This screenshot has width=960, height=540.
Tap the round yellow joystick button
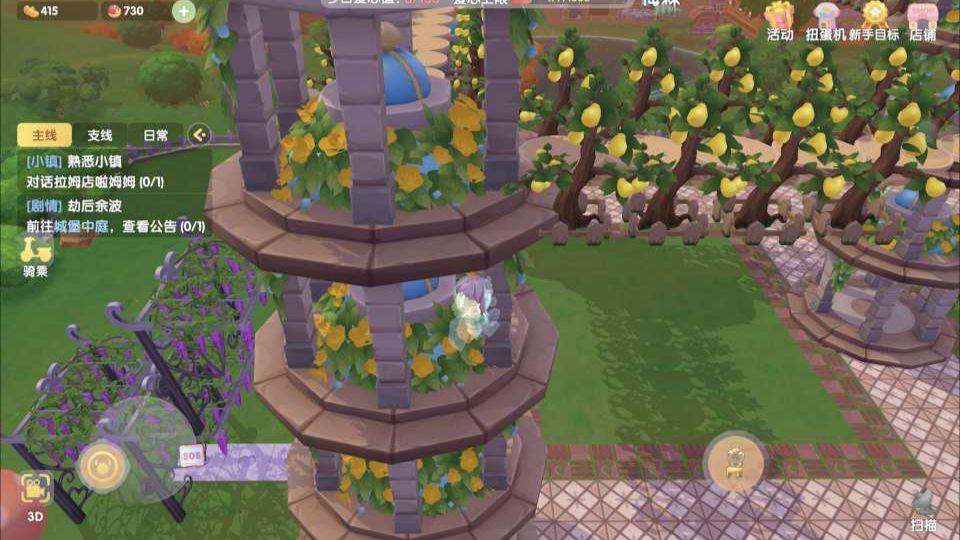tap(102, 465)
